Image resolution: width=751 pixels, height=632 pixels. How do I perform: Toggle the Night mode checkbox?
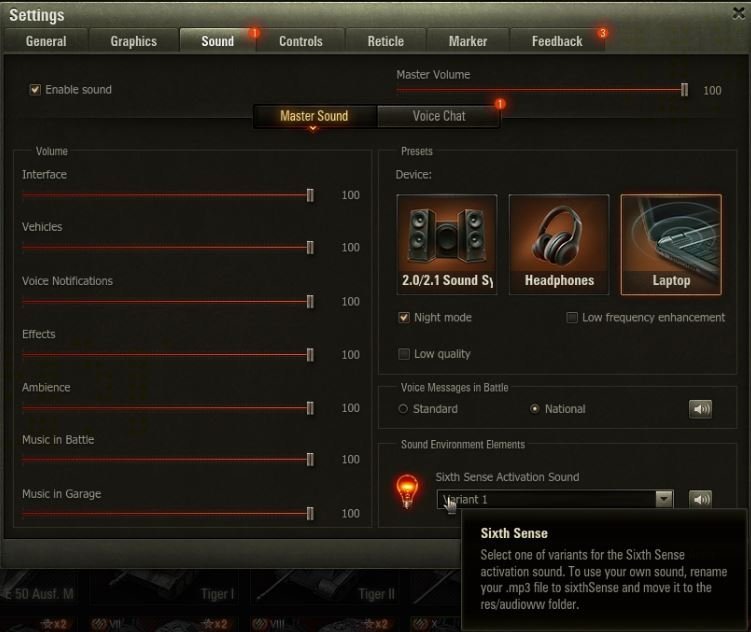(404, 318)
